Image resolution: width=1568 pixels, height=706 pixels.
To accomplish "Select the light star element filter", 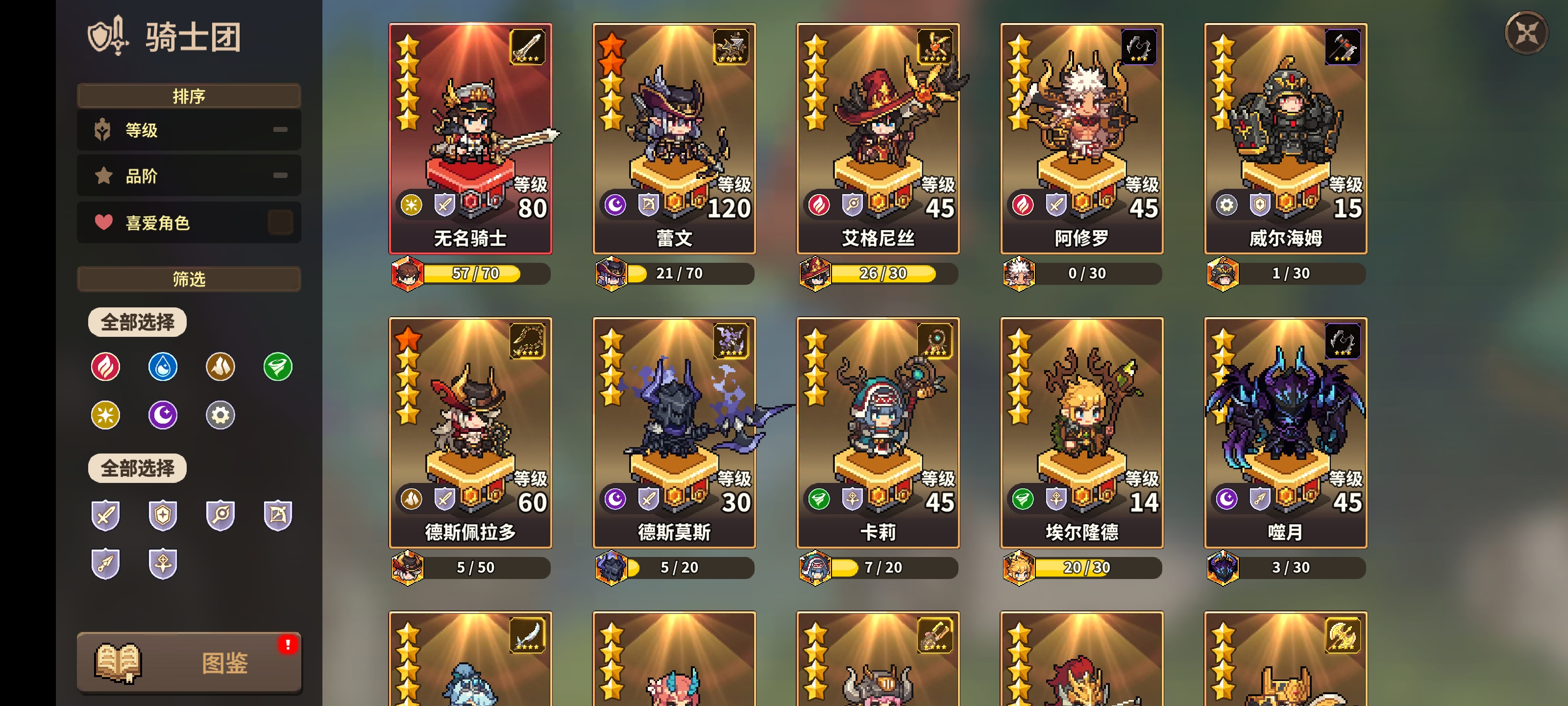I will (x=106, y=415).
